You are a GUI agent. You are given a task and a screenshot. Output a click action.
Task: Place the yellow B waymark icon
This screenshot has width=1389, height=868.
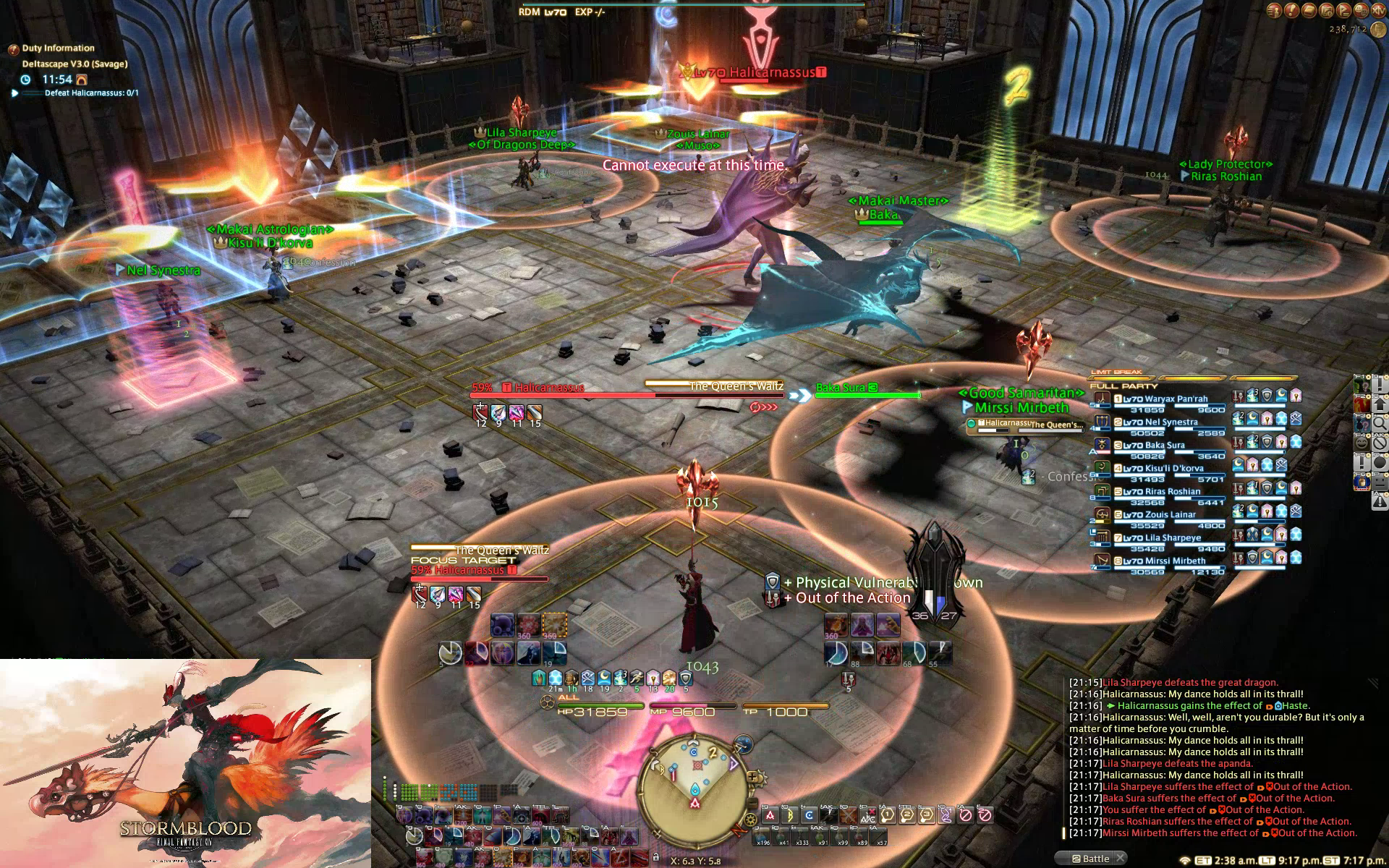789,815
